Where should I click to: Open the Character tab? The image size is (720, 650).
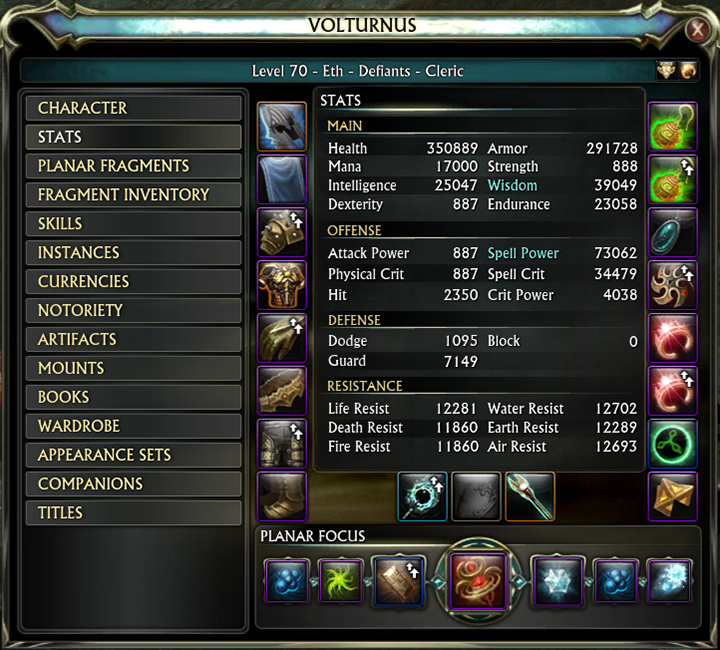tap(133, 108)
